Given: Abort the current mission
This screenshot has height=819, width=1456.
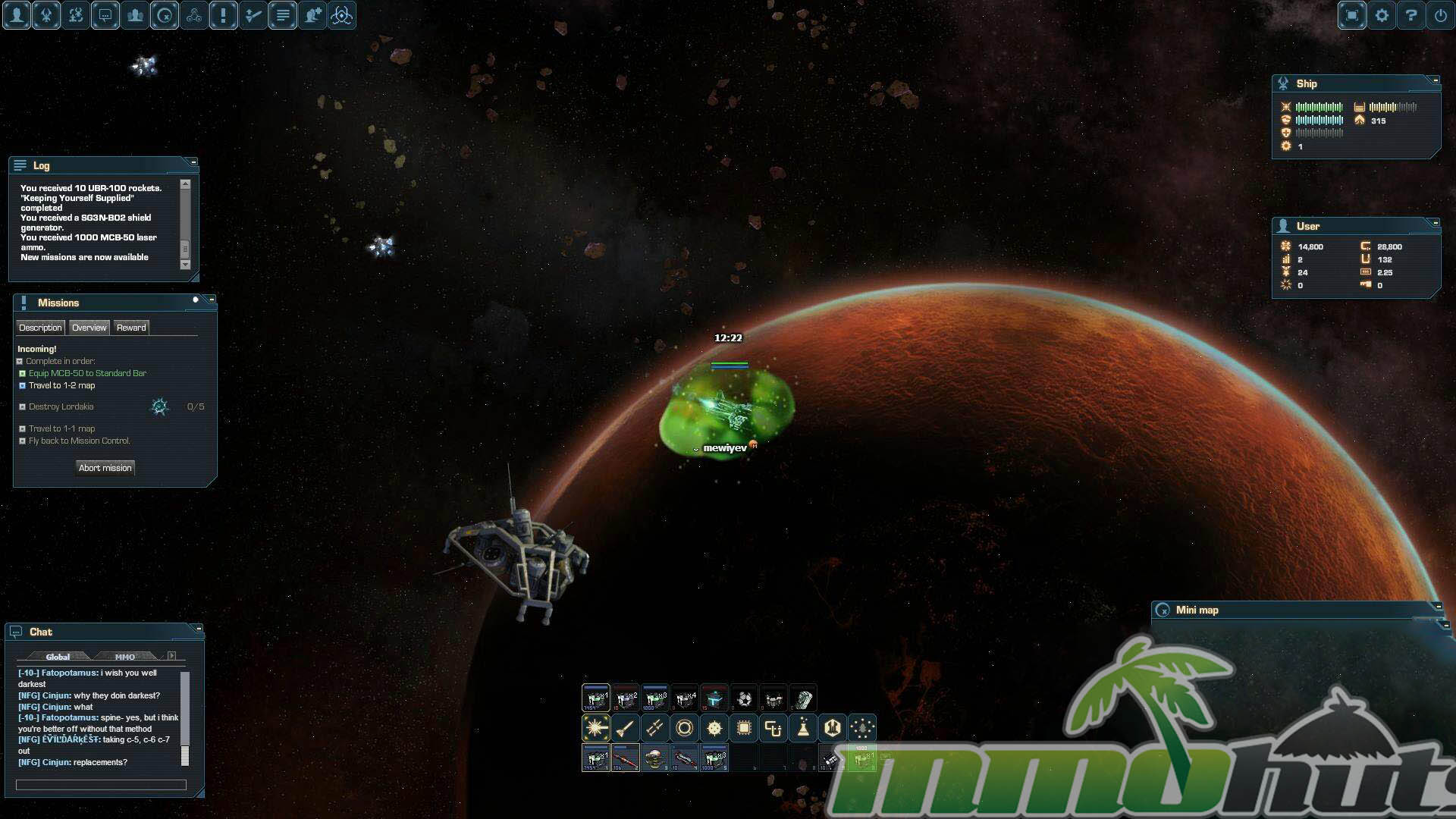Looking at the screenshot, I should pos(105,468).
